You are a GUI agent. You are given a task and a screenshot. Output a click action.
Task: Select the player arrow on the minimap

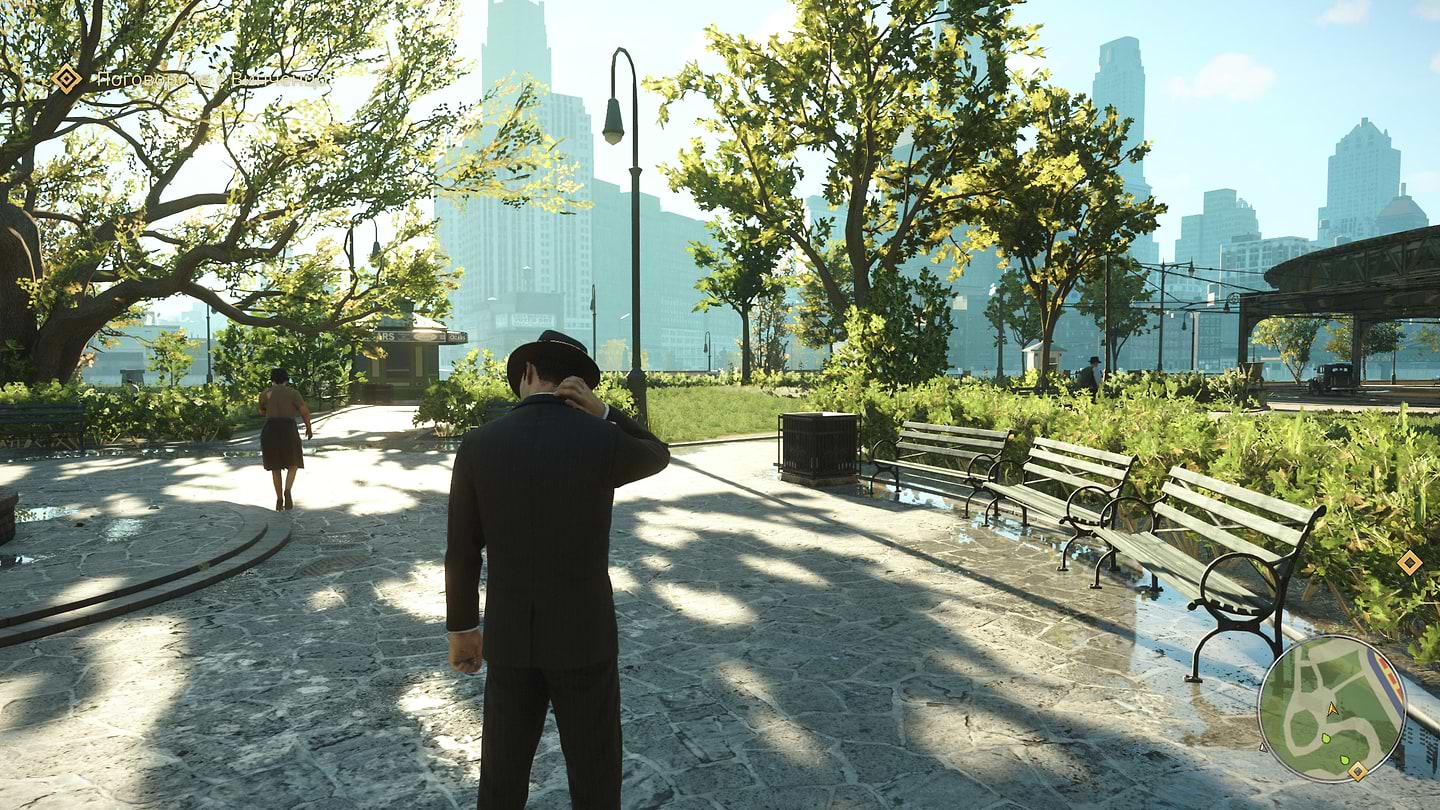coord(1332,708)
